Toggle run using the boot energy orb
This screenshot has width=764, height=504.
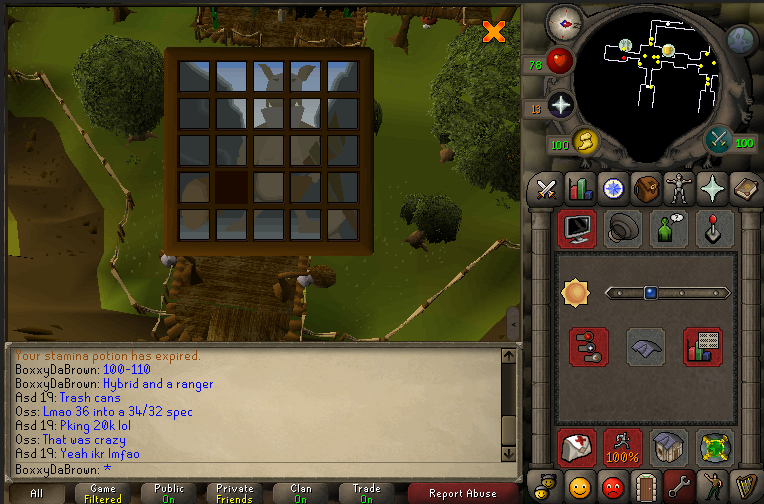(x=585, y=143)
